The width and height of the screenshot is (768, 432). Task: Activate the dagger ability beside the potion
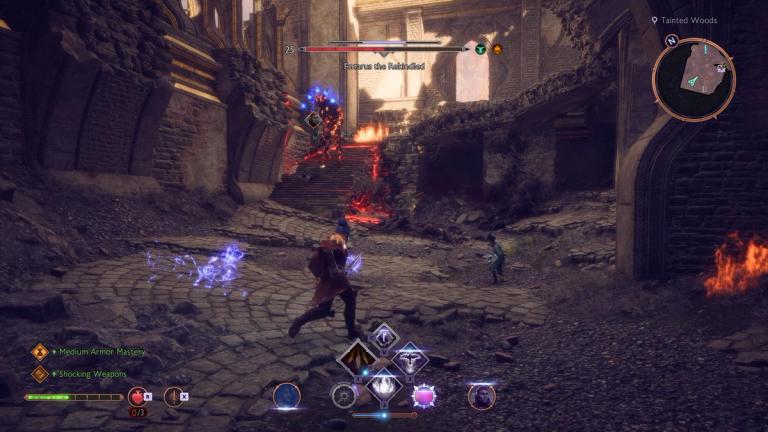173,396
